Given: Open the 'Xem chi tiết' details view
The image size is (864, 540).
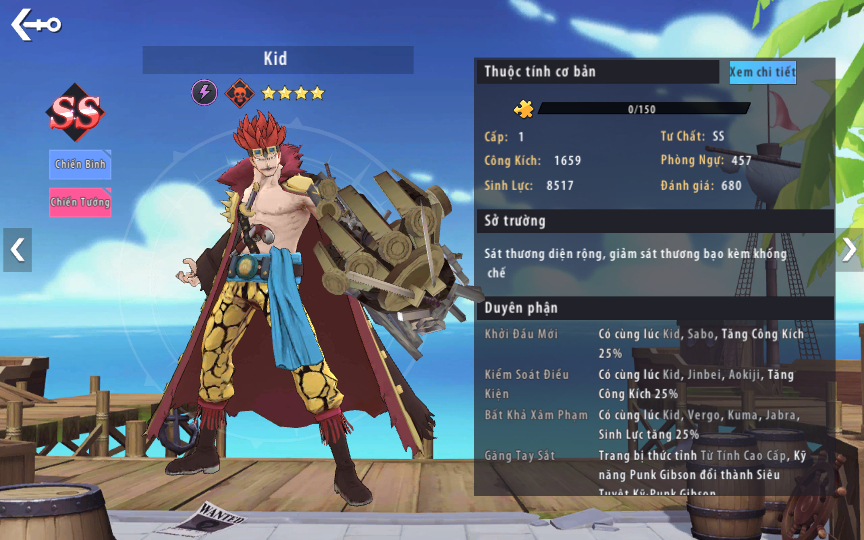Looking at the screenshot, I should (x=762, y=72).
